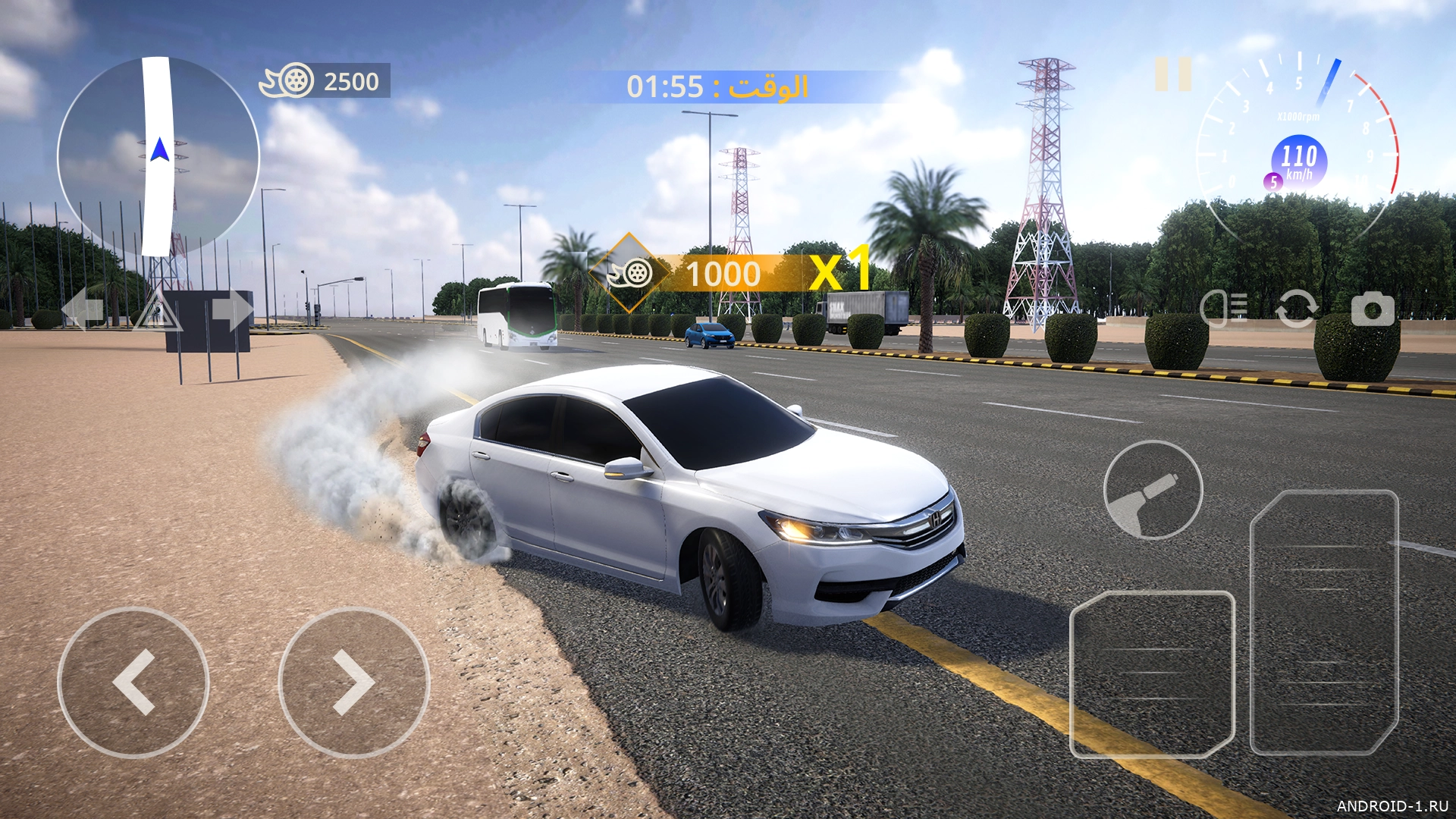
Task: Steer left with the left arrow button
Action: (x=133, y=682)
